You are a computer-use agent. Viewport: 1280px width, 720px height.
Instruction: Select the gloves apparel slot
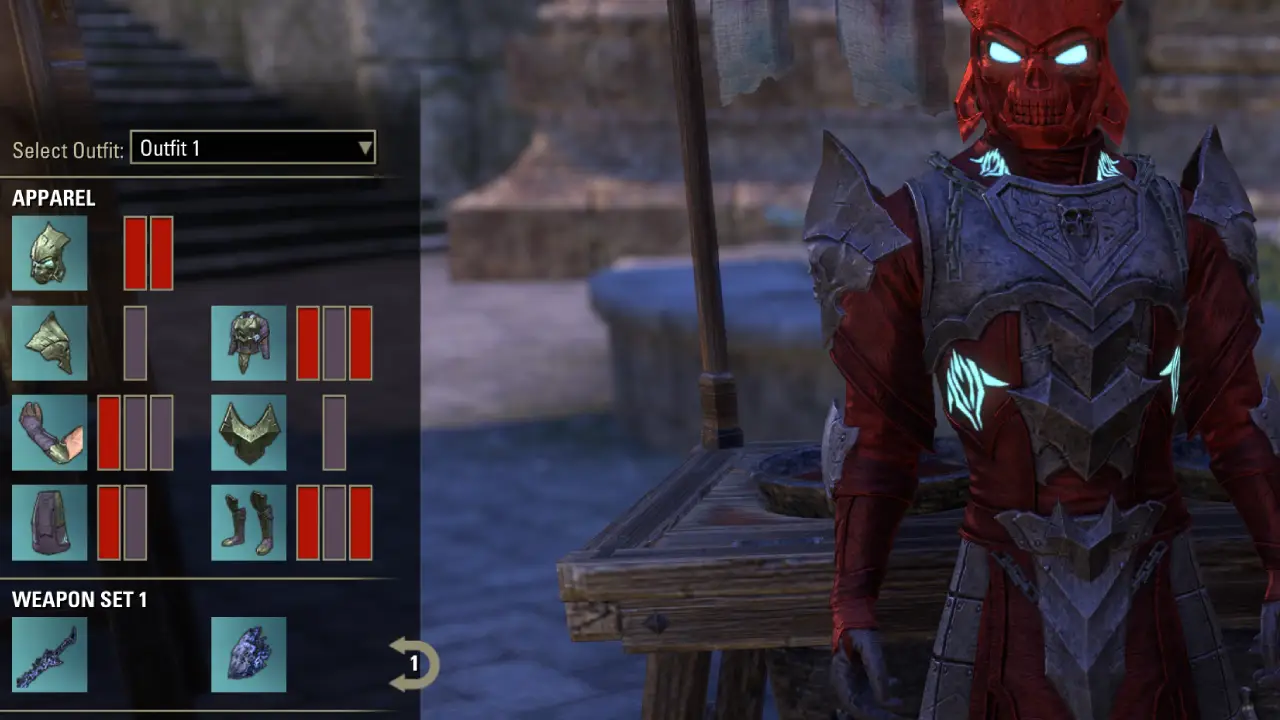pos(50,432)
